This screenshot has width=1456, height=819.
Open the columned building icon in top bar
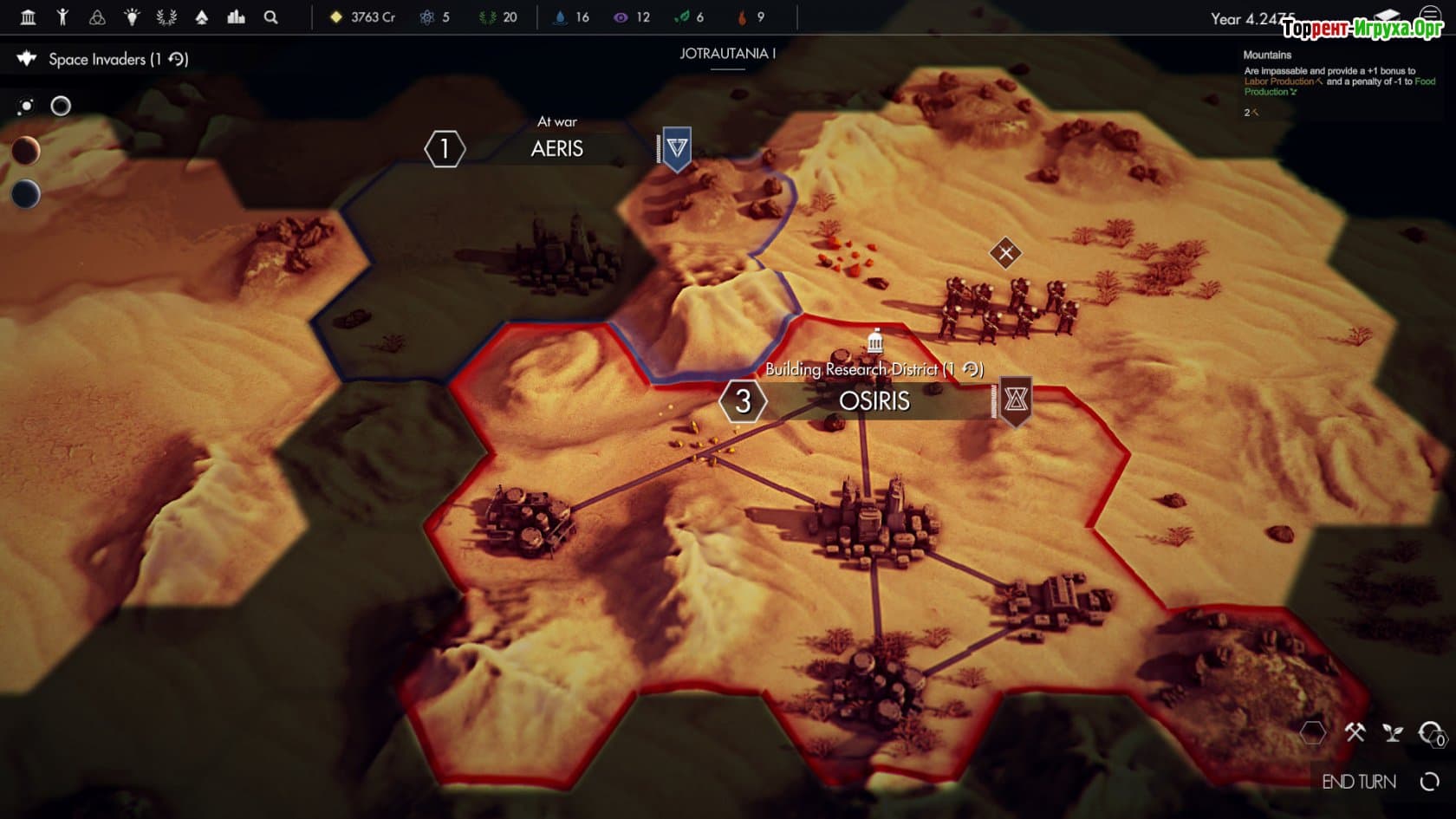(28, 17)
